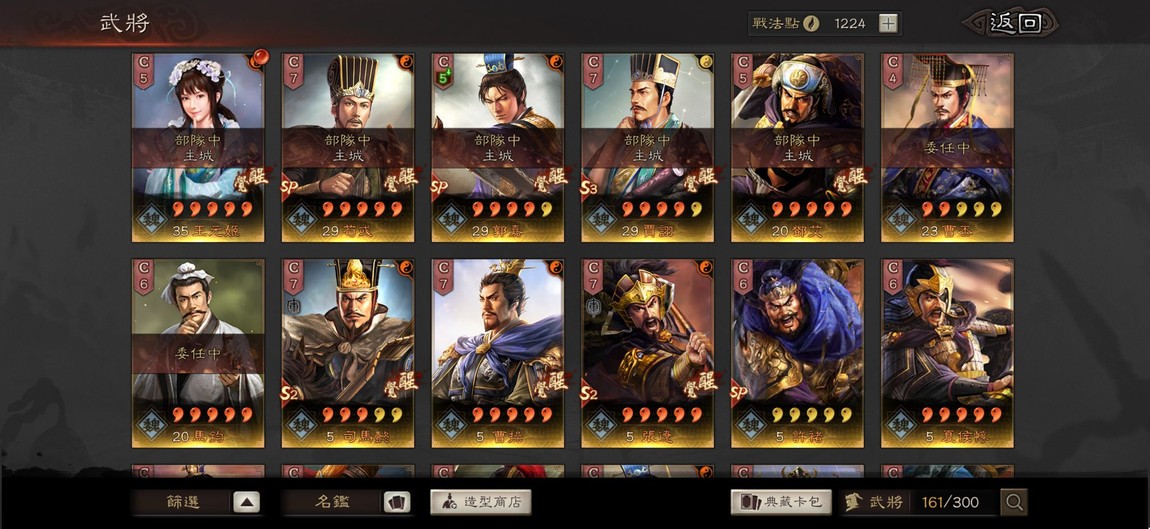
Task: Open the 曹丕 general card
Action: coord(947,146)
